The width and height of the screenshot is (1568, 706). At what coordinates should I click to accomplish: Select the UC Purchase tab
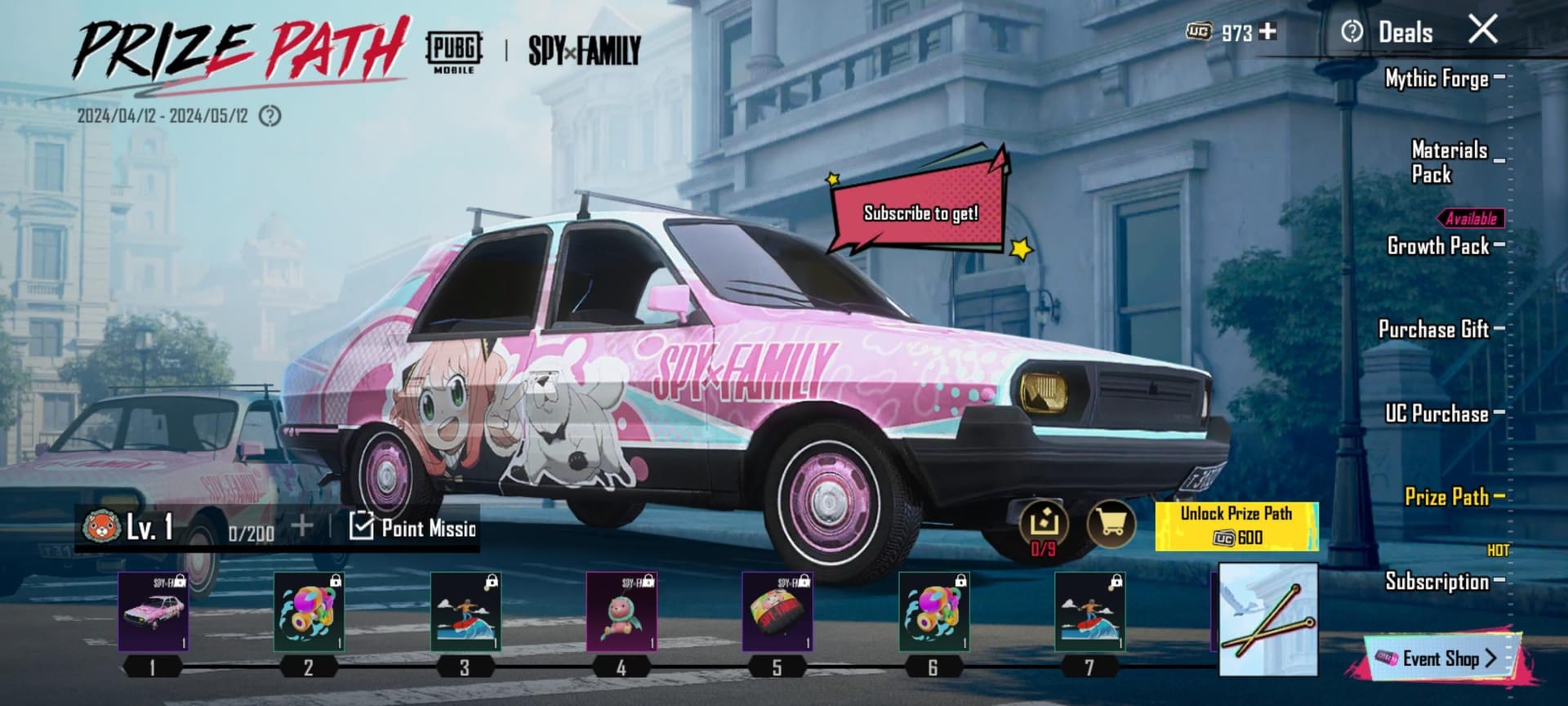1439,414
